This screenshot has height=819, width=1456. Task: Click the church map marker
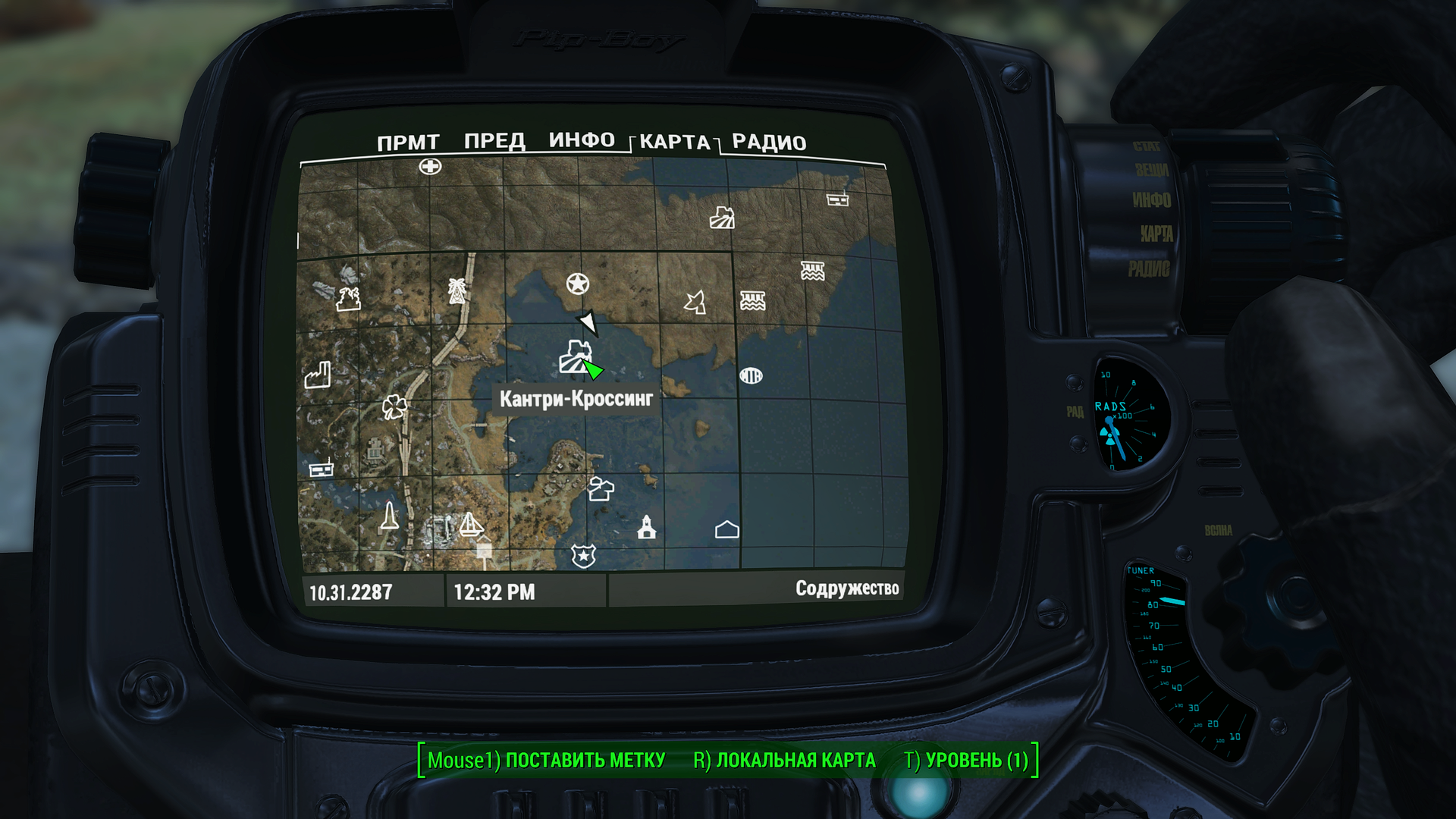(647, 526)
